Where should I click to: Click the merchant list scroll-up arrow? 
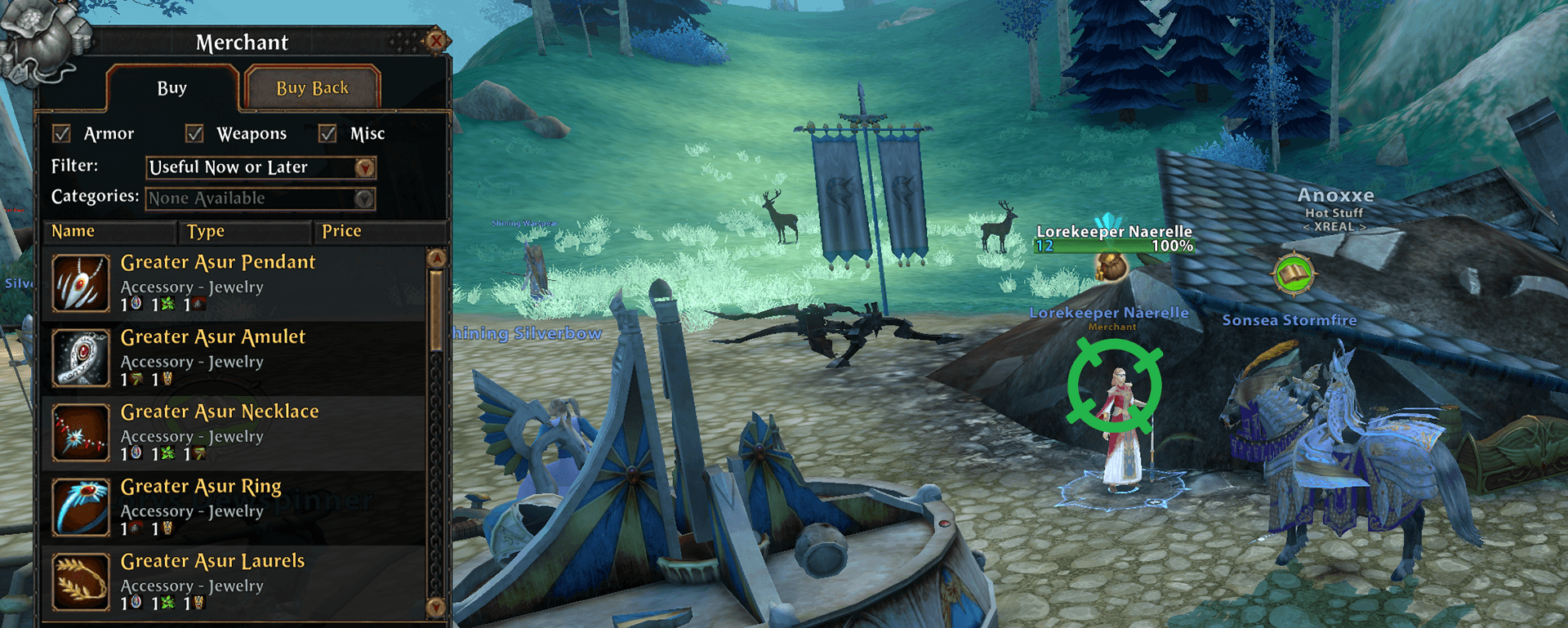(x=437, y=259)
